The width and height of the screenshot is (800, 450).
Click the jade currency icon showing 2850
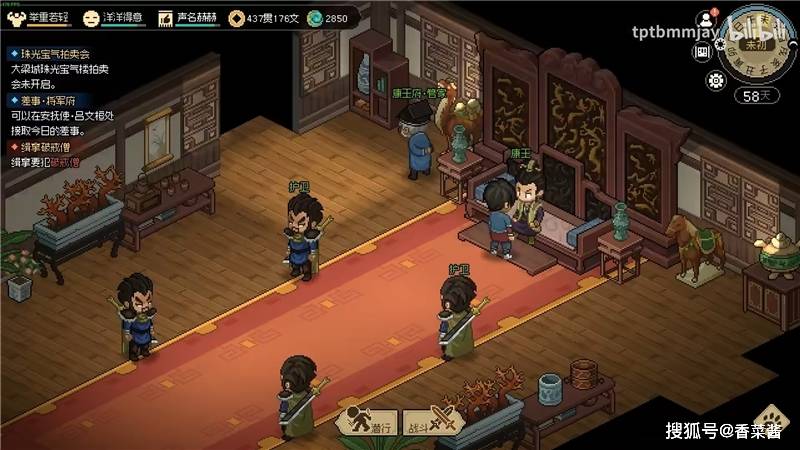click(x=314, y=18)
